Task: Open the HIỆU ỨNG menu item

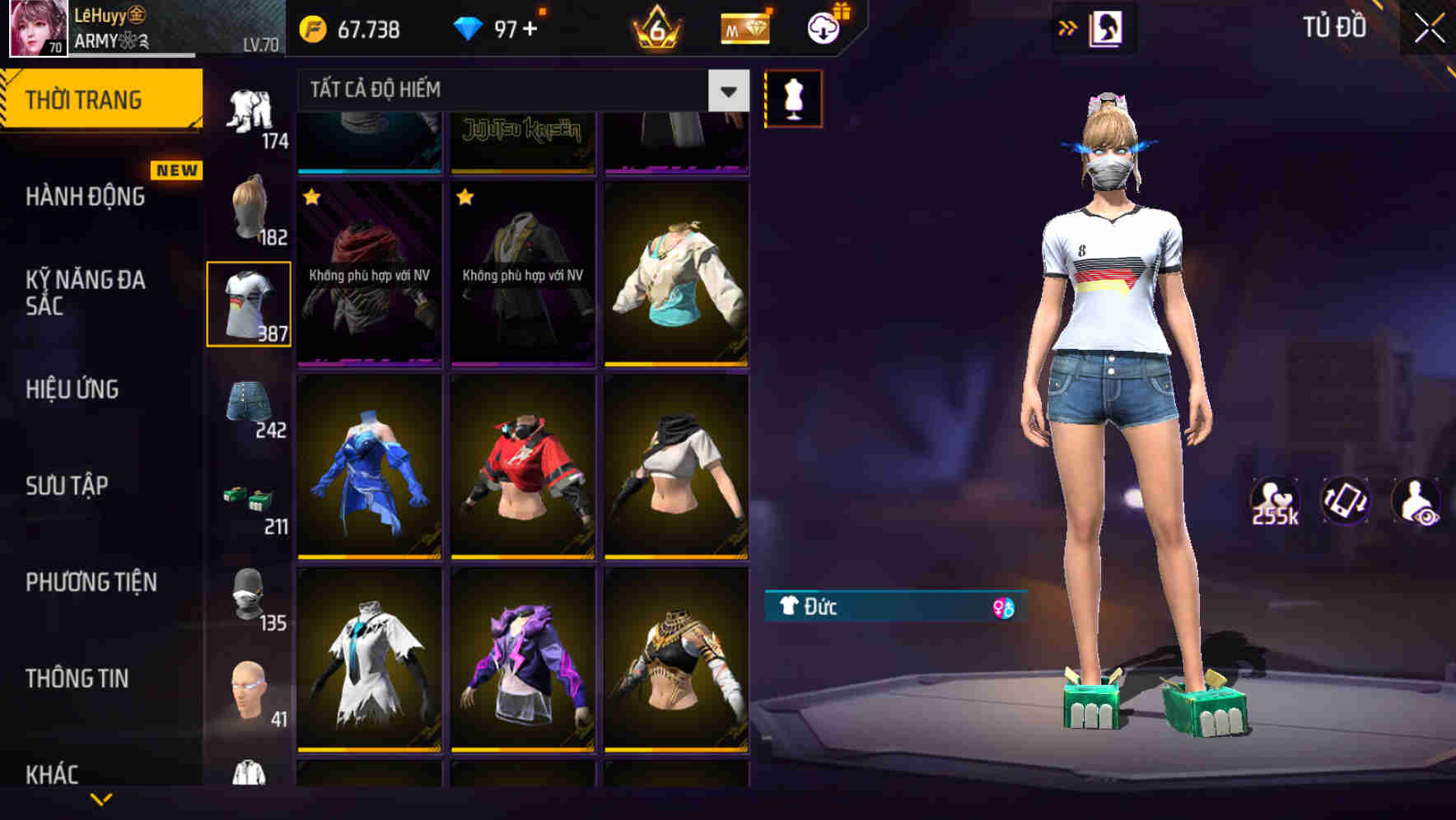Action: (72, 389)
